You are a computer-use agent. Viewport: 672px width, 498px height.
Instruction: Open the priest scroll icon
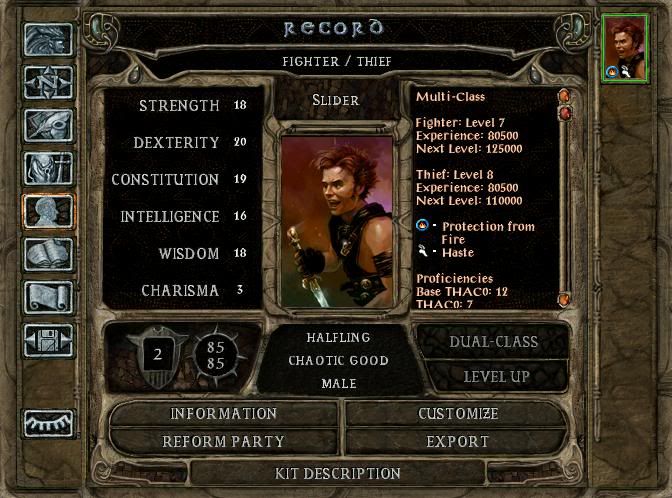coord(48,298)
